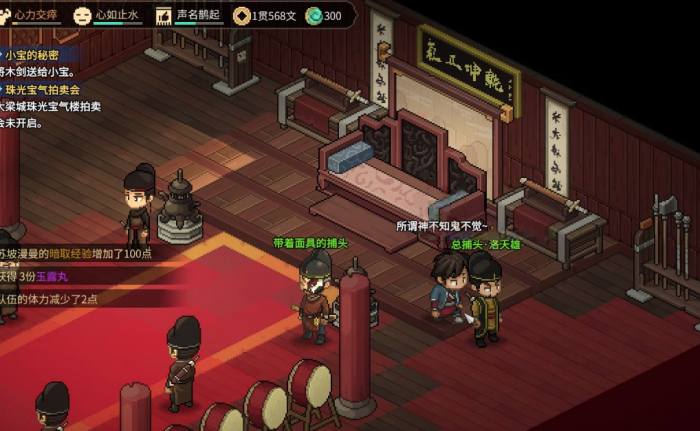This screenshot has width=700, height=431.
Task: Click the copper coin currency icon
Action: (x=241, y=15)
